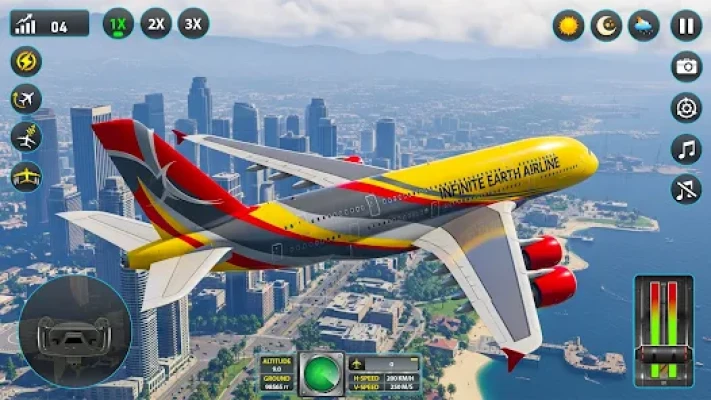Tap the green radar display
711x400 pixels.
322,373
